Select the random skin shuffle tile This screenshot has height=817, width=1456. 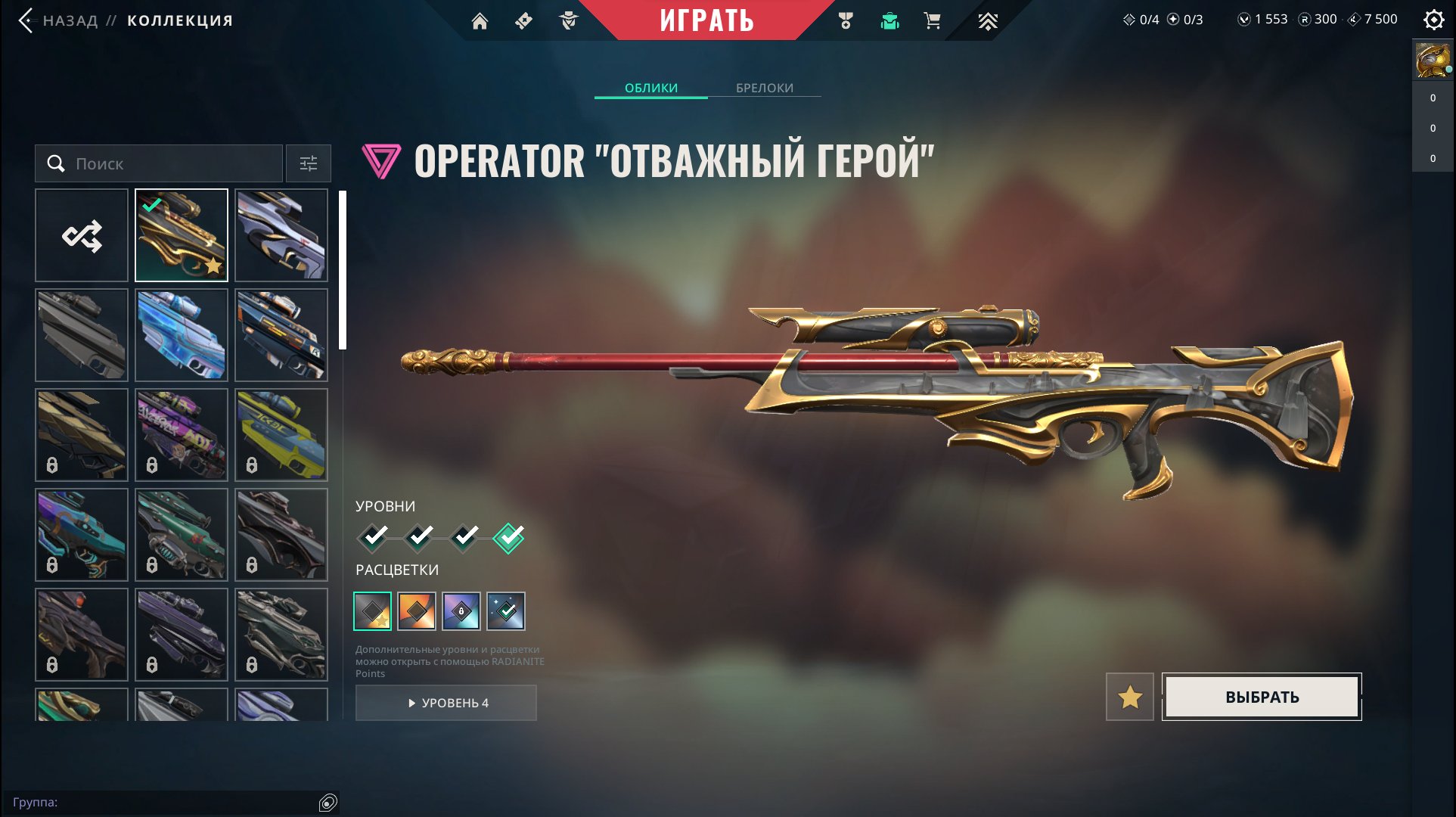tap(81, 235)
